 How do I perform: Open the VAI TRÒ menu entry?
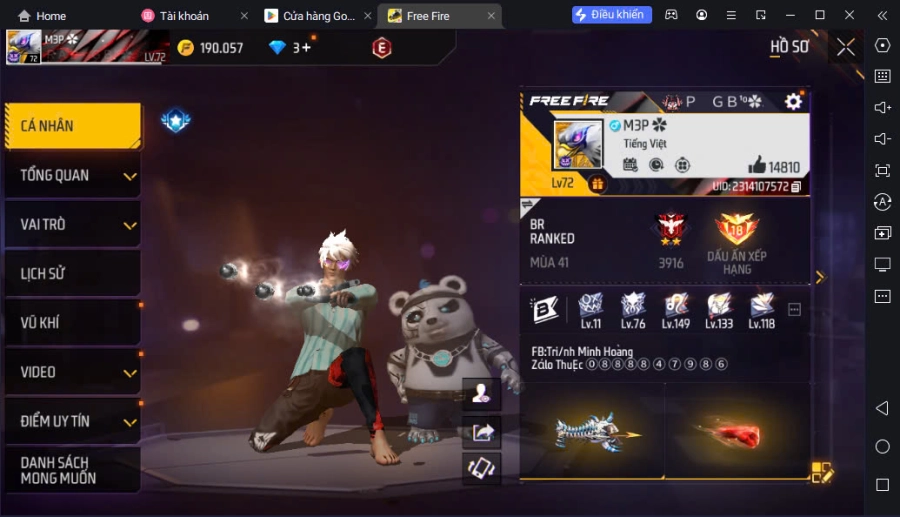(72, 225)
